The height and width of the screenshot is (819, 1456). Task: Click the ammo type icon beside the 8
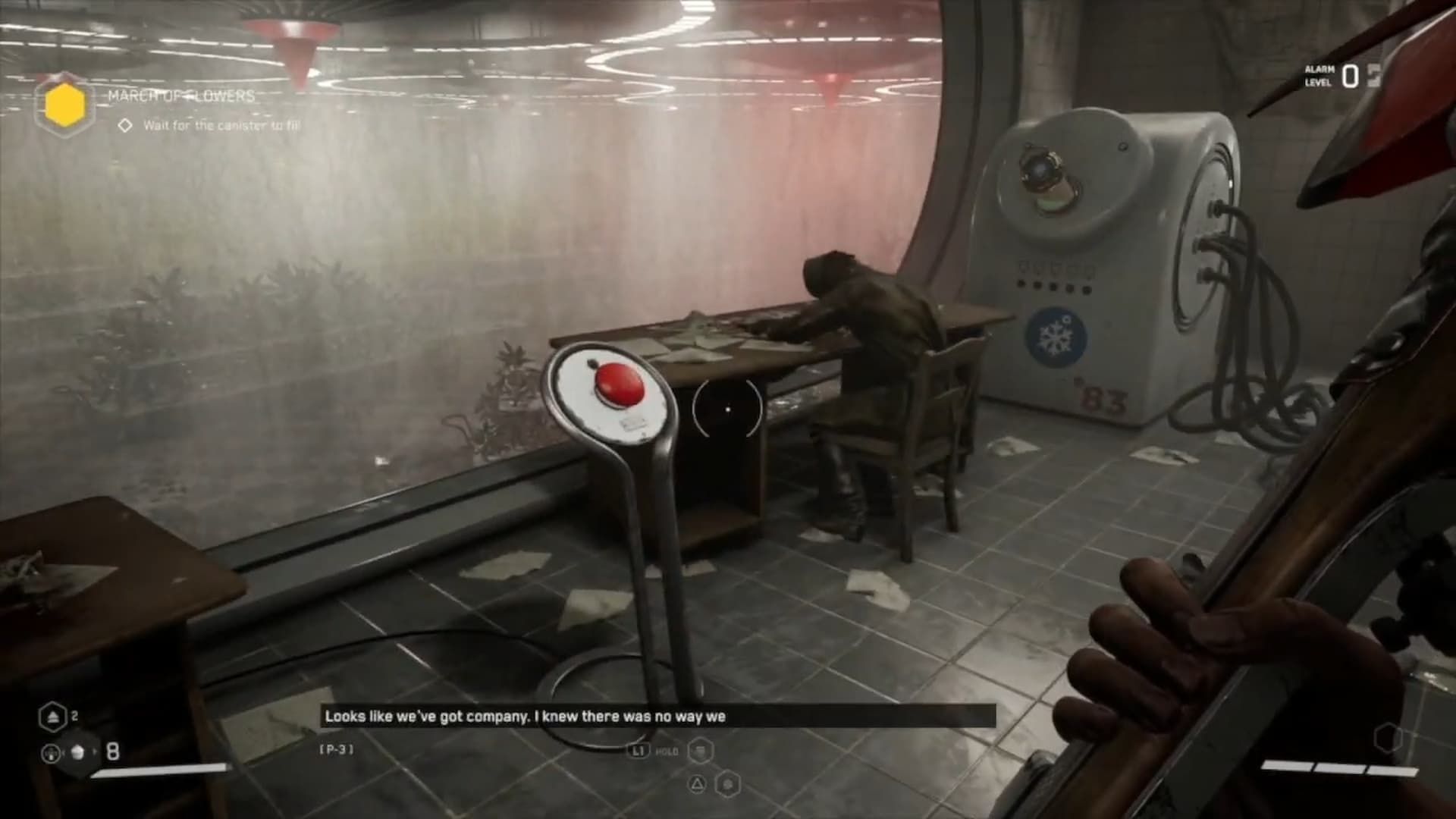pos(78,752)
